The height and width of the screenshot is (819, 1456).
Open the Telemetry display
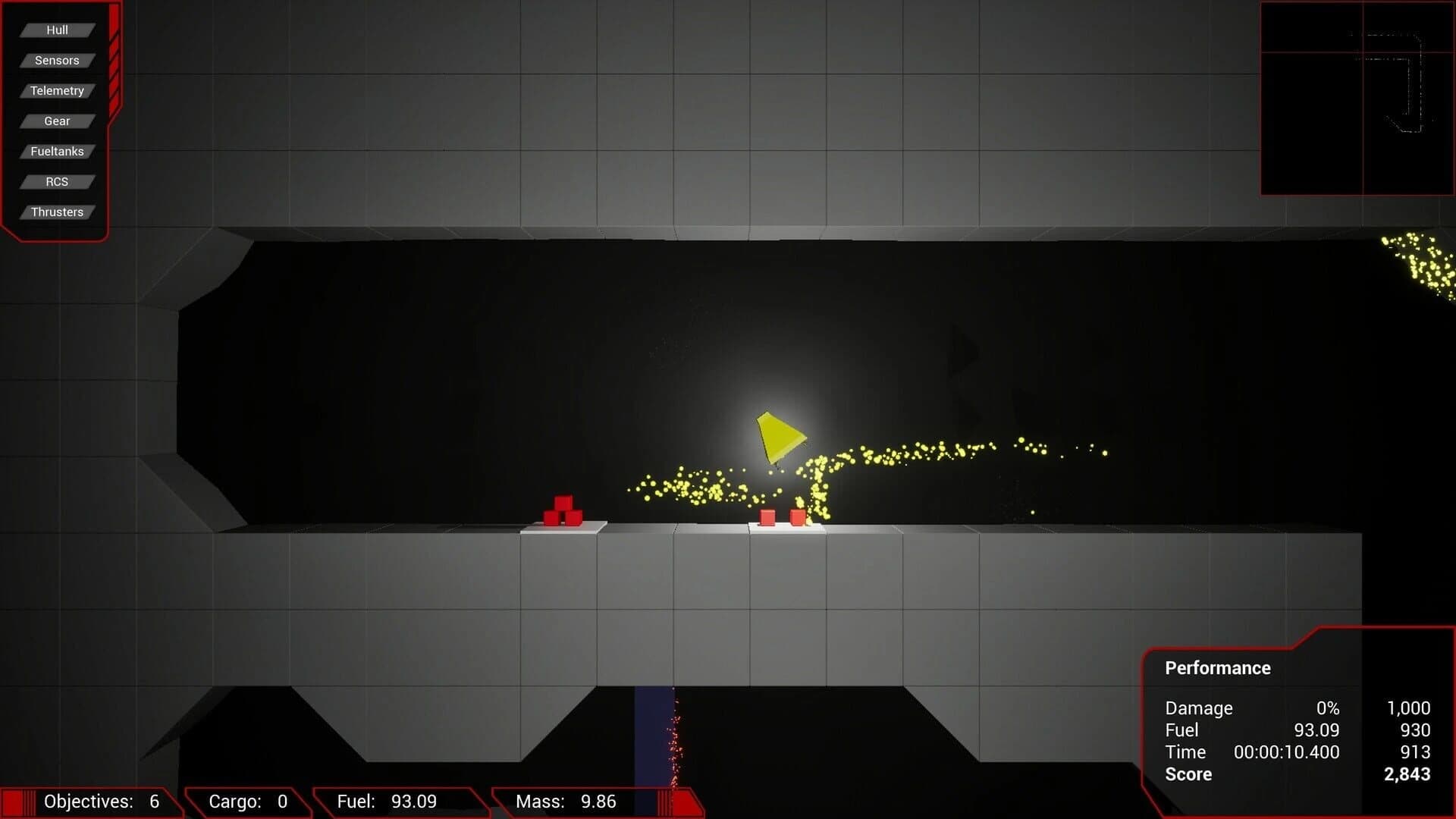pyautogui.click(x=57, y=90)
